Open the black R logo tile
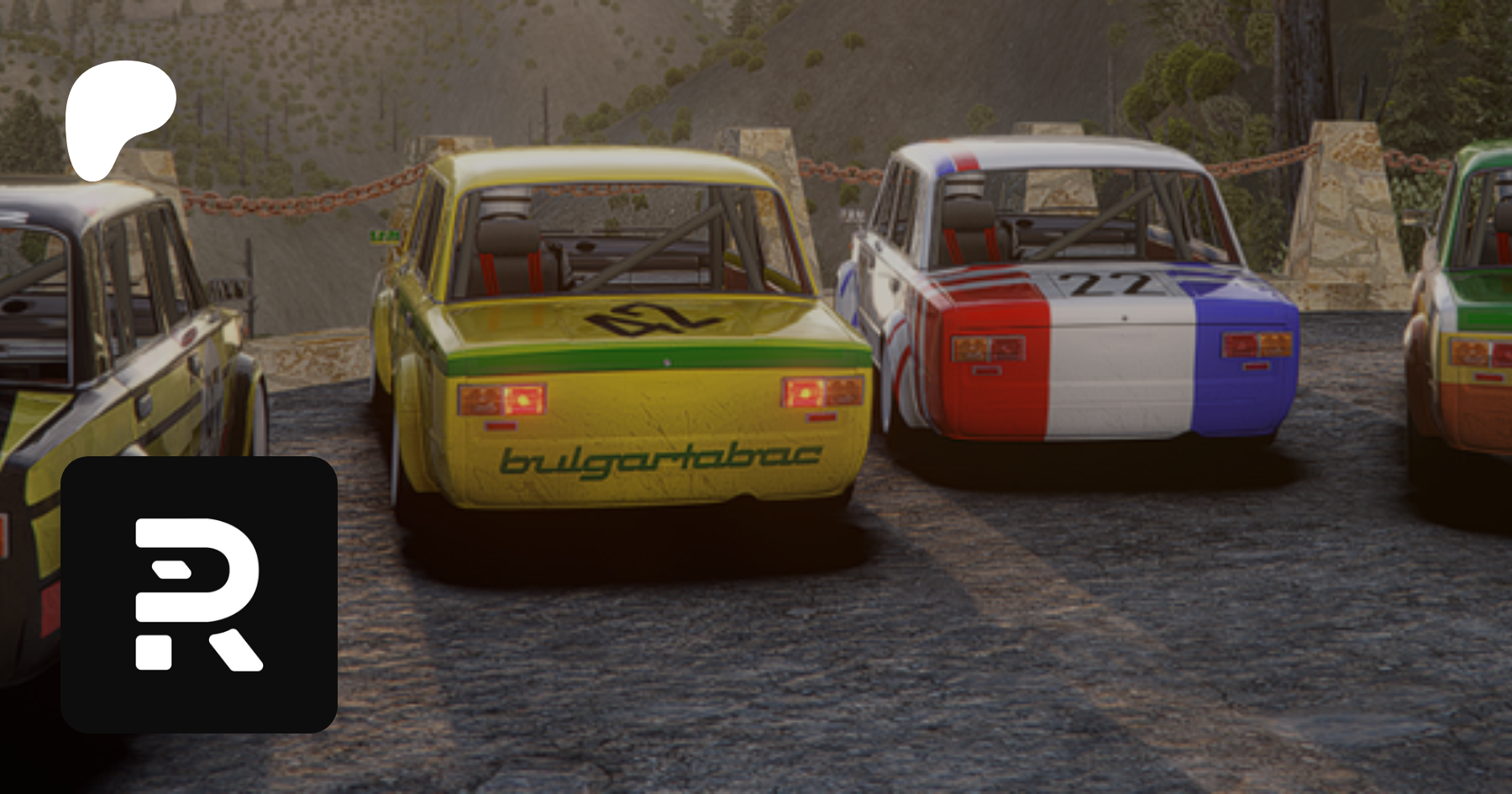The width and height of the screenshot is (1512, 794). point(199,594)
